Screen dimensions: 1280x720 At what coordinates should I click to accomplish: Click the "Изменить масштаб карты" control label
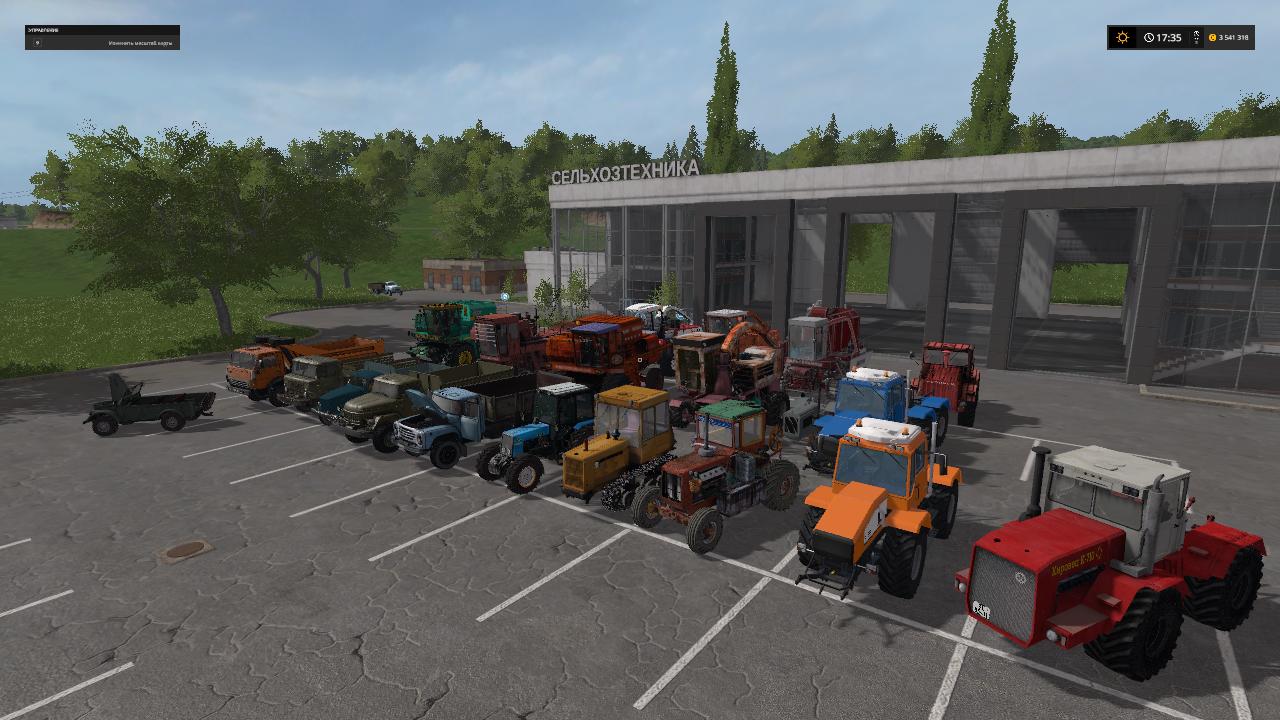pyautogui.click(x=140, y=42)
